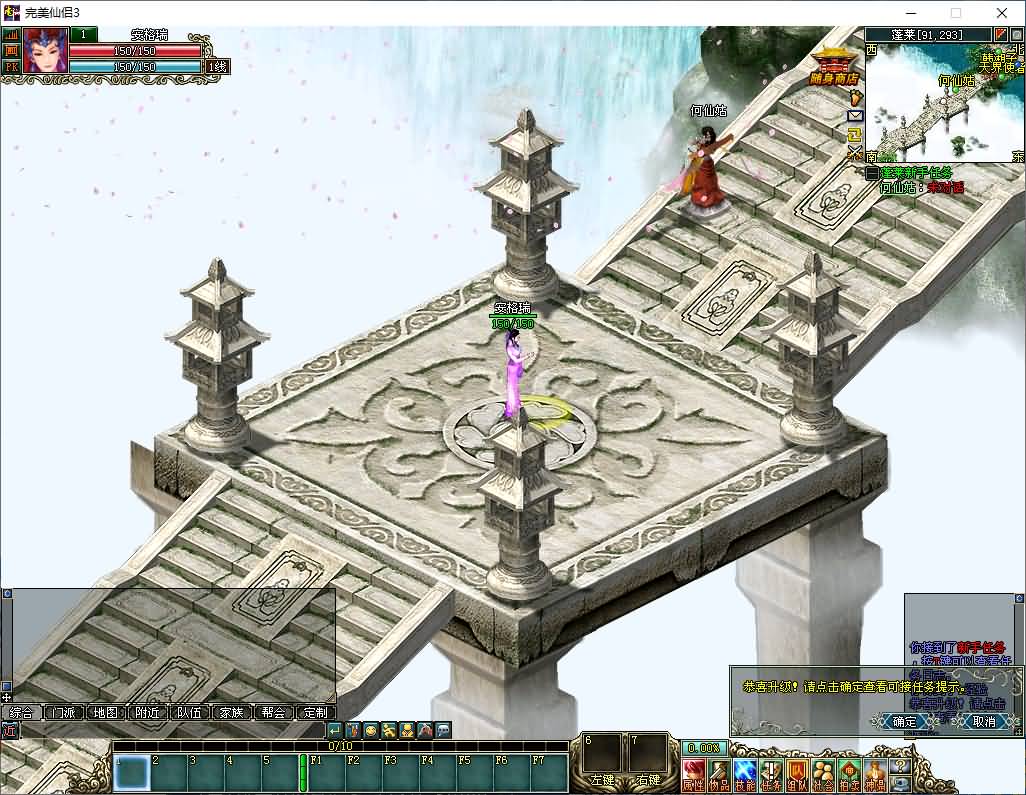This screenshot has height=795, width=1026.
Task: Close the game window
Action: pyautogui.click(x=1002, y=13)
